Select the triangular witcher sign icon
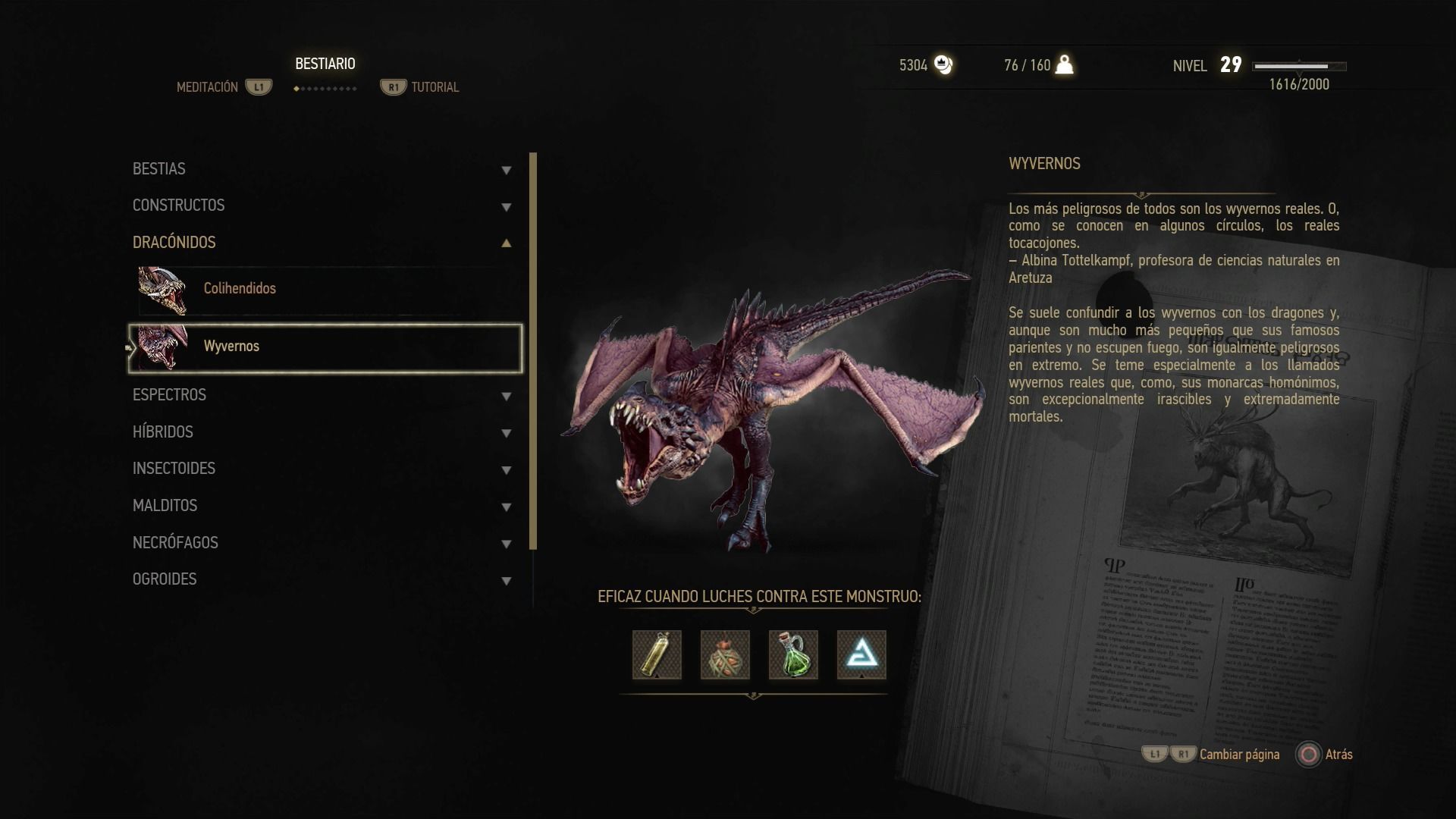Screen dimensions: 1456x819 861,654
